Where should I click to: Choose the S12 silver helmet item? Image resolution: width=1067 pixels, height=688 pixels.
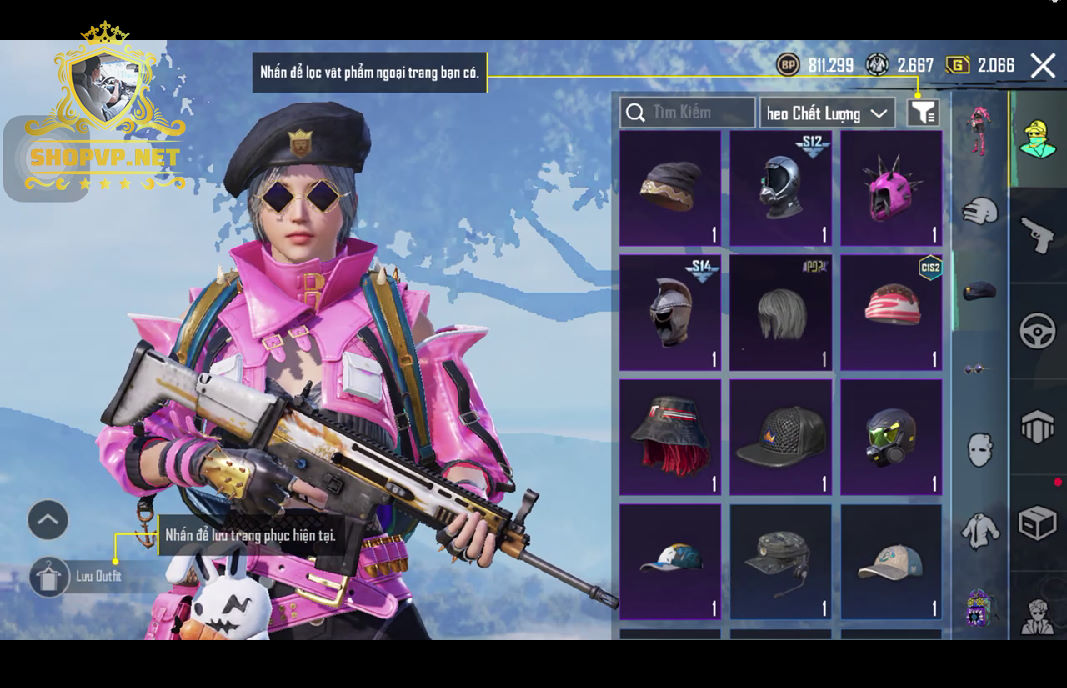(780, 188)
